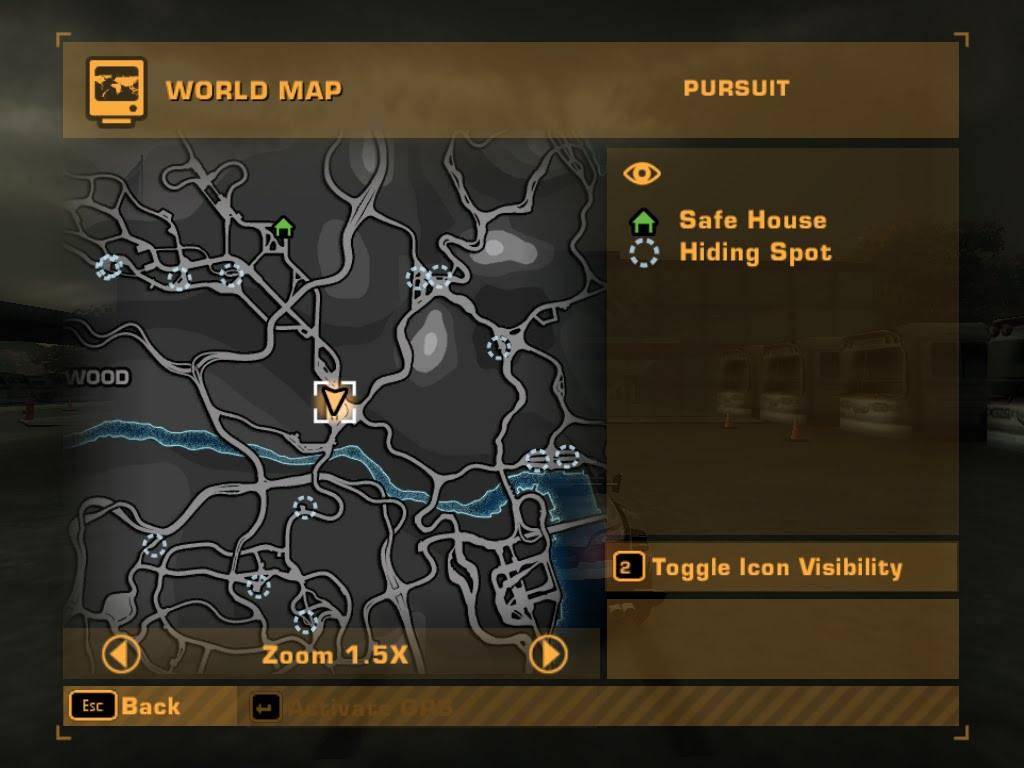Image resolution: width=1024 pixels, height=768 pixels.
Task: Click the eye visibility icon in legend
Action: (x=642, y=174)
